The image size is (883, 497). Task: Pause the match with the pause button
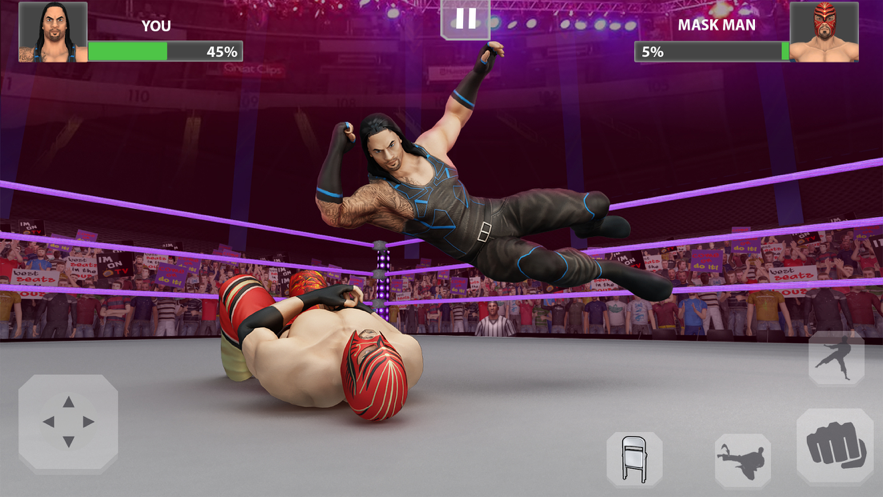[466, 20]
